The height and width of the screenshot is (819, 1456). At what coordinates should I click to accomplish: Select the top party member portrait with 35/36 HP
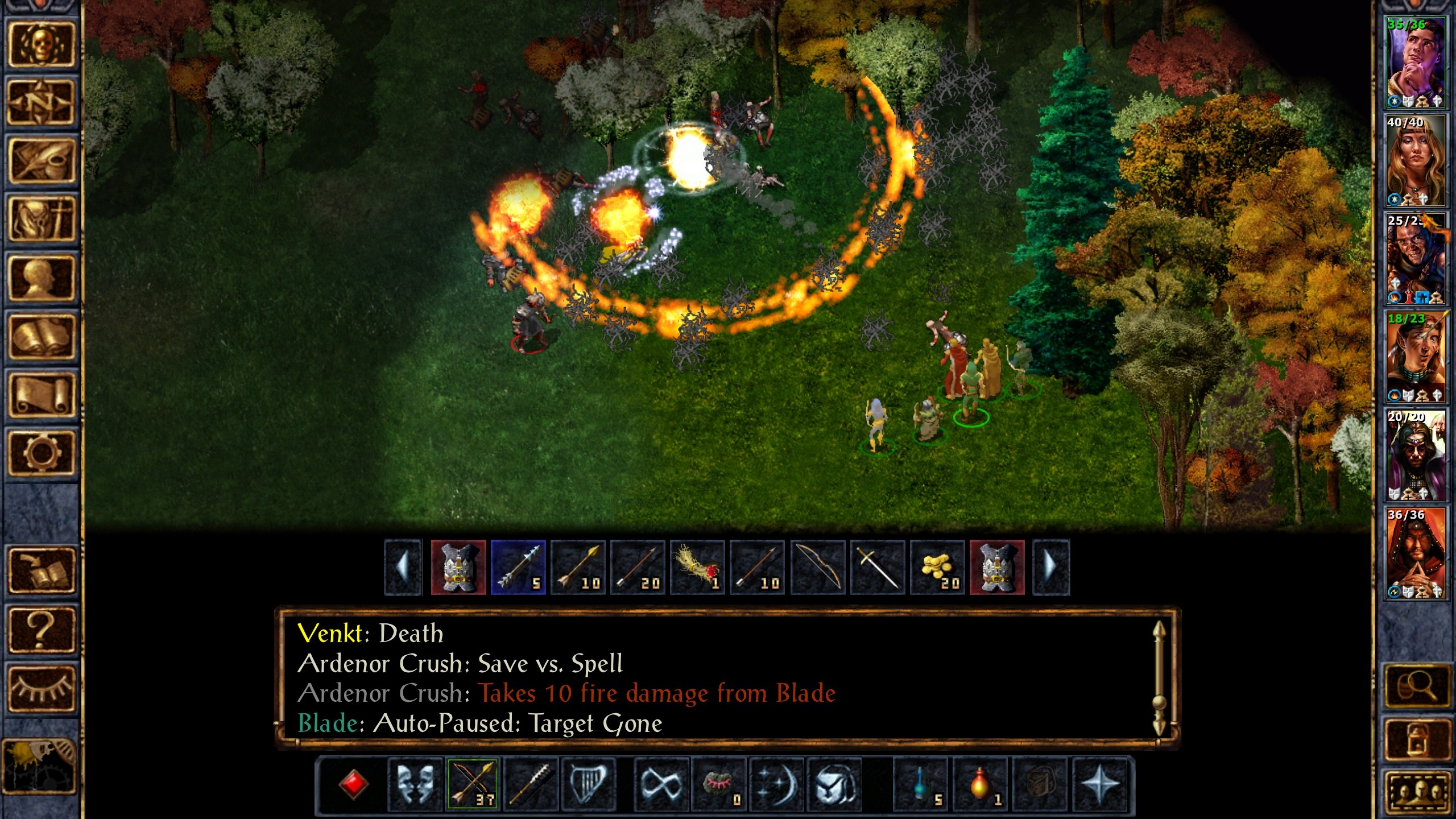click(x=1414, y=63)
